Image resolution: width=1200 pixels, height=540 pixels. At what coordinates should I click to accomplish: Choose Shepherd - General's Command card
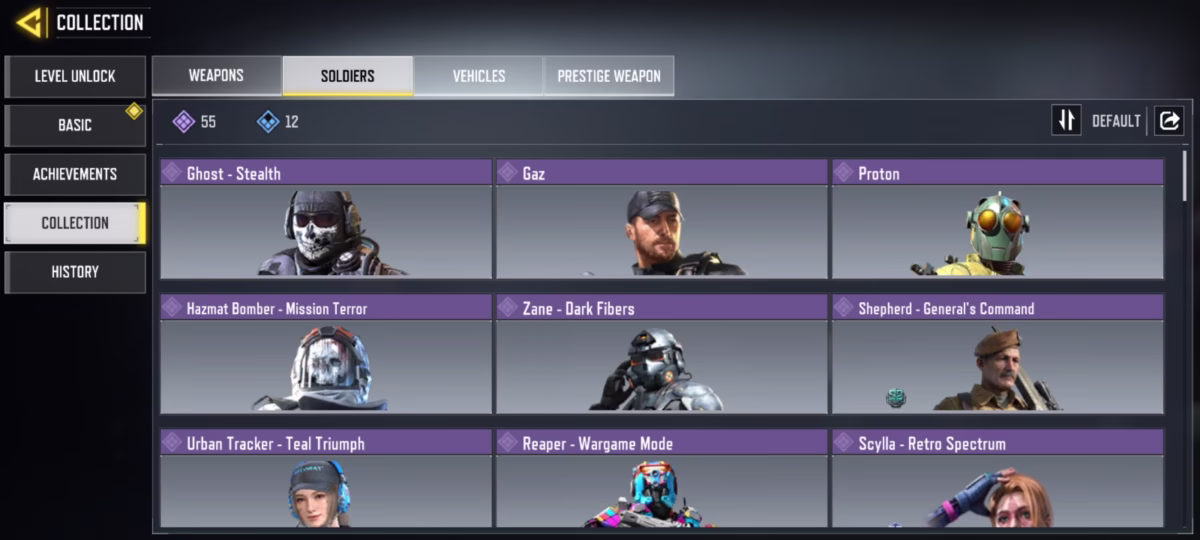998,354
